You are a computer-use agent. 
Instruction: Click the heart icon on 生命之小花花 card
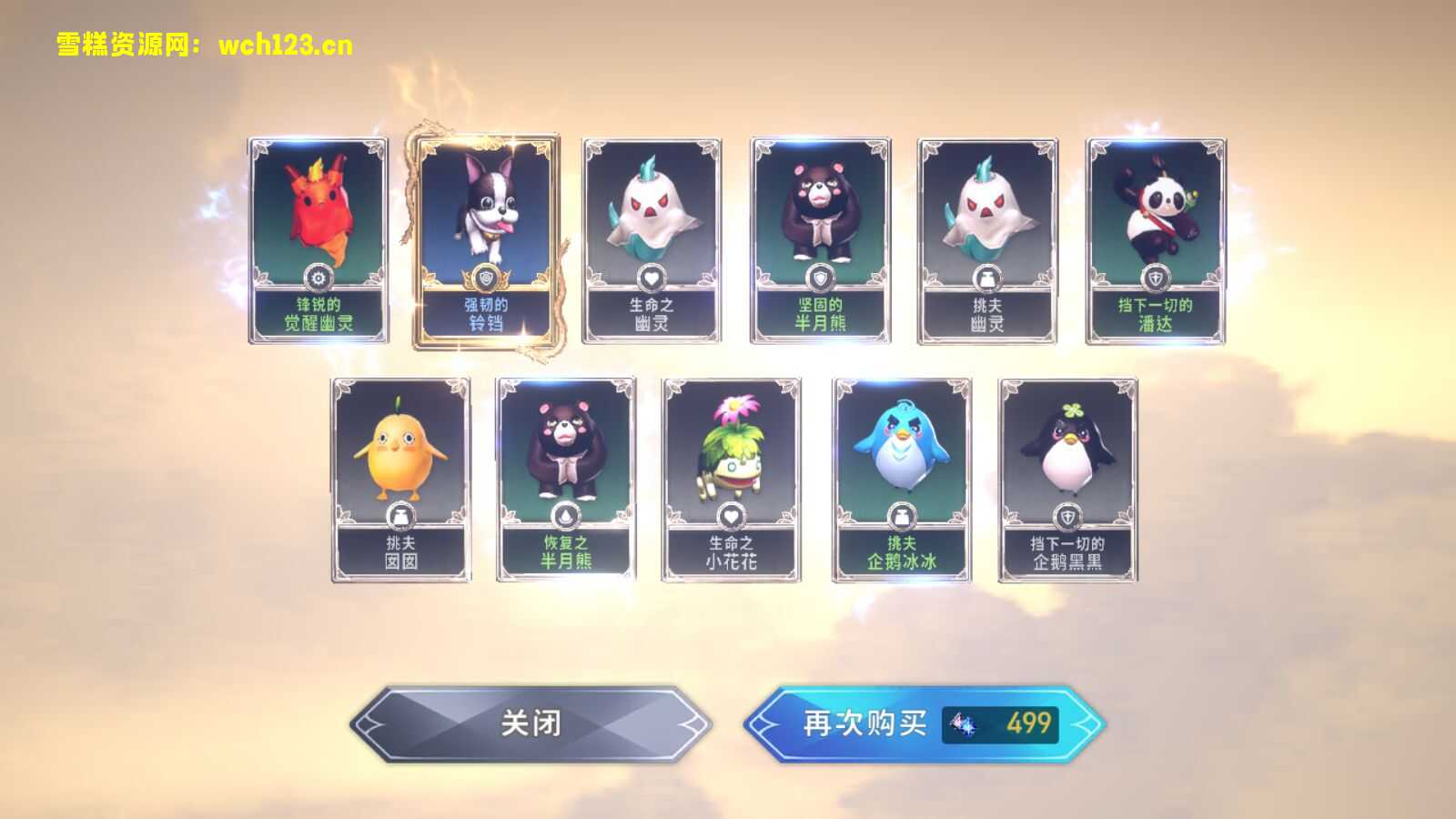[733, 515]
